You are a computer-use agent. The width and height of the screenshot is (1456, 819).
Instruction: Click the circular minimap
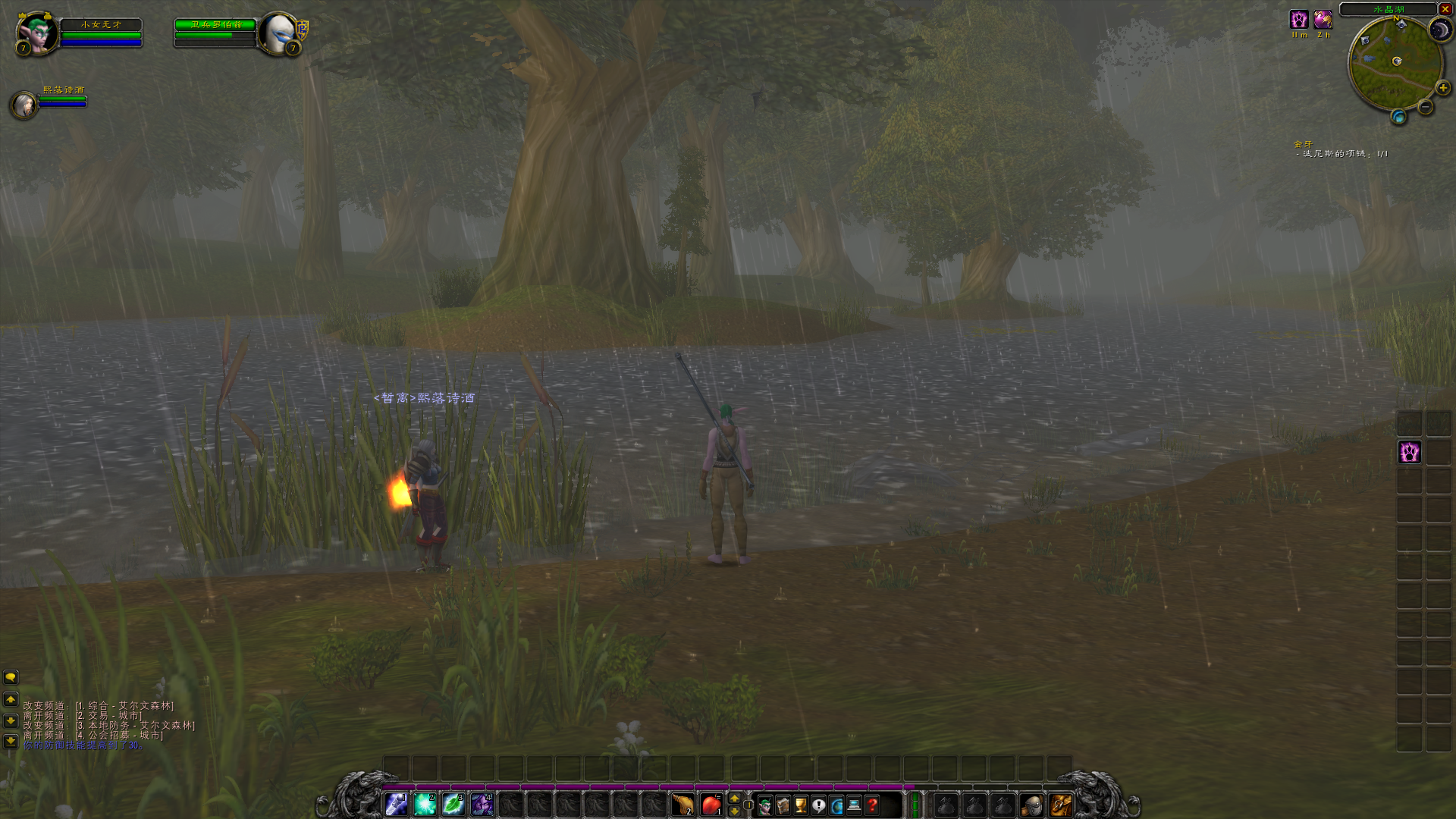click(1394, 64)
